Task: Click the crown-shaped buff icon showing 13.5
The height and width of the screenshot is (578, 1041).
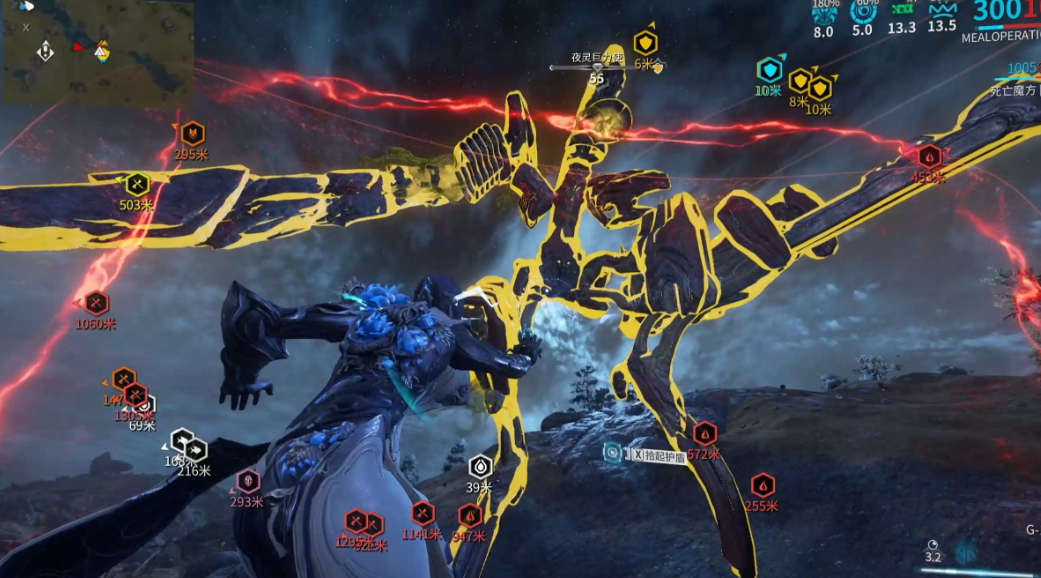Action: click(942, 10)
